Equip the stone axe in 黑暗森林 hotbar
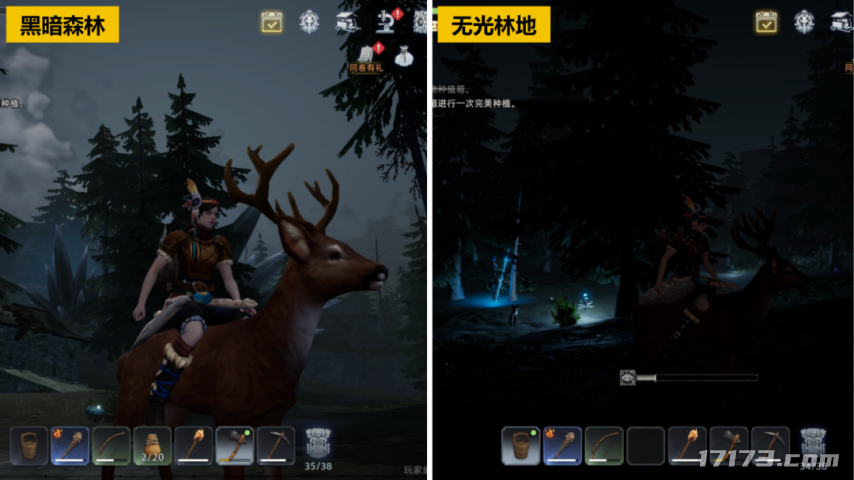Screen dimensions: 854x480 click(x=235, y=445)
